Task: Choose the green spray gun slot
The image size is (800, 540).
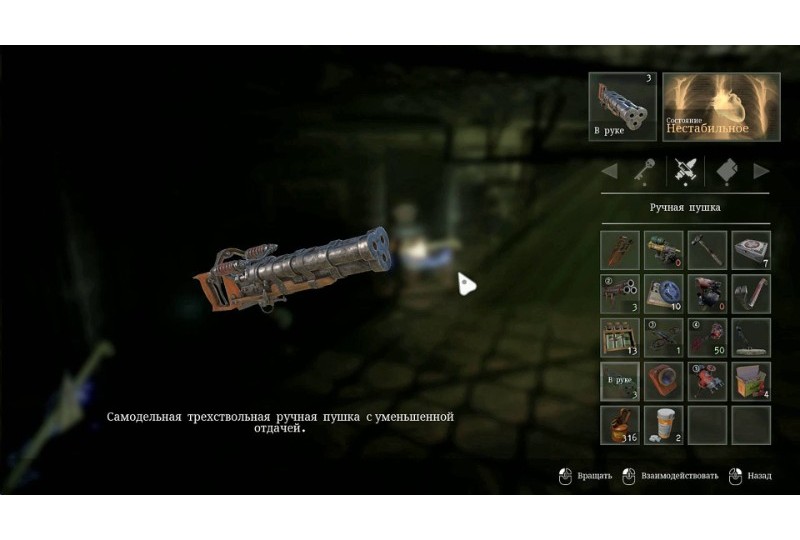Action: pyautogui.click(x=663, y=250)
